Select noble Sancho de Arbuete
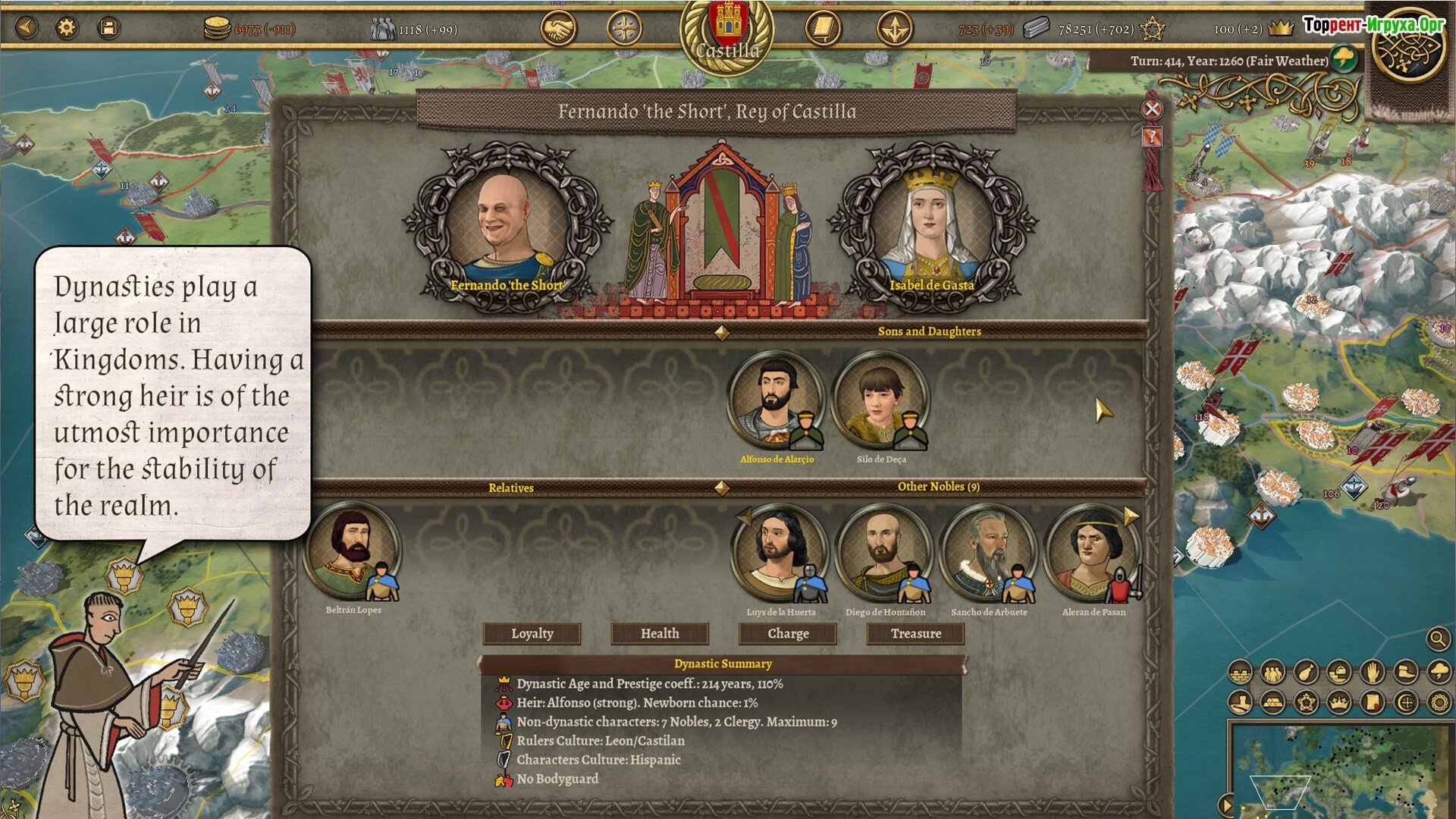 988,551
